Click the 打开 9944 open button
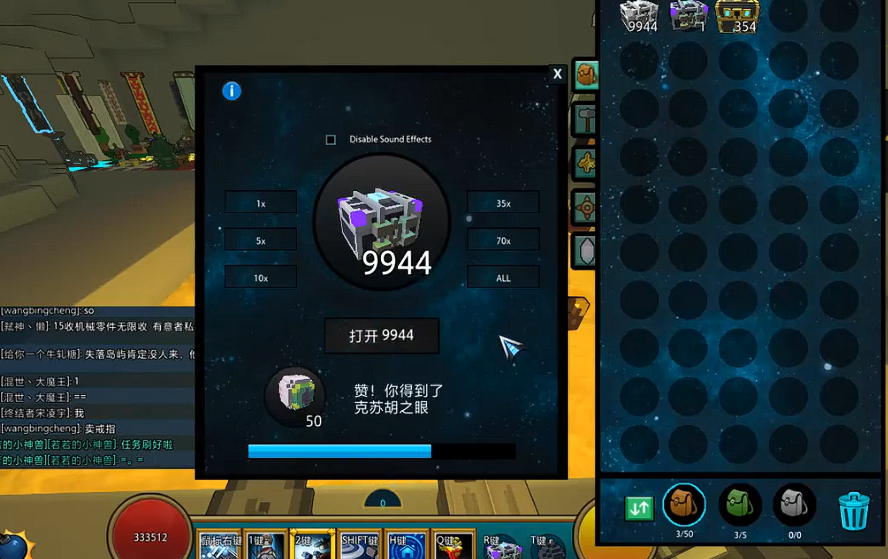888x559 pixels. pyautogui.click(x=381, y=336)
